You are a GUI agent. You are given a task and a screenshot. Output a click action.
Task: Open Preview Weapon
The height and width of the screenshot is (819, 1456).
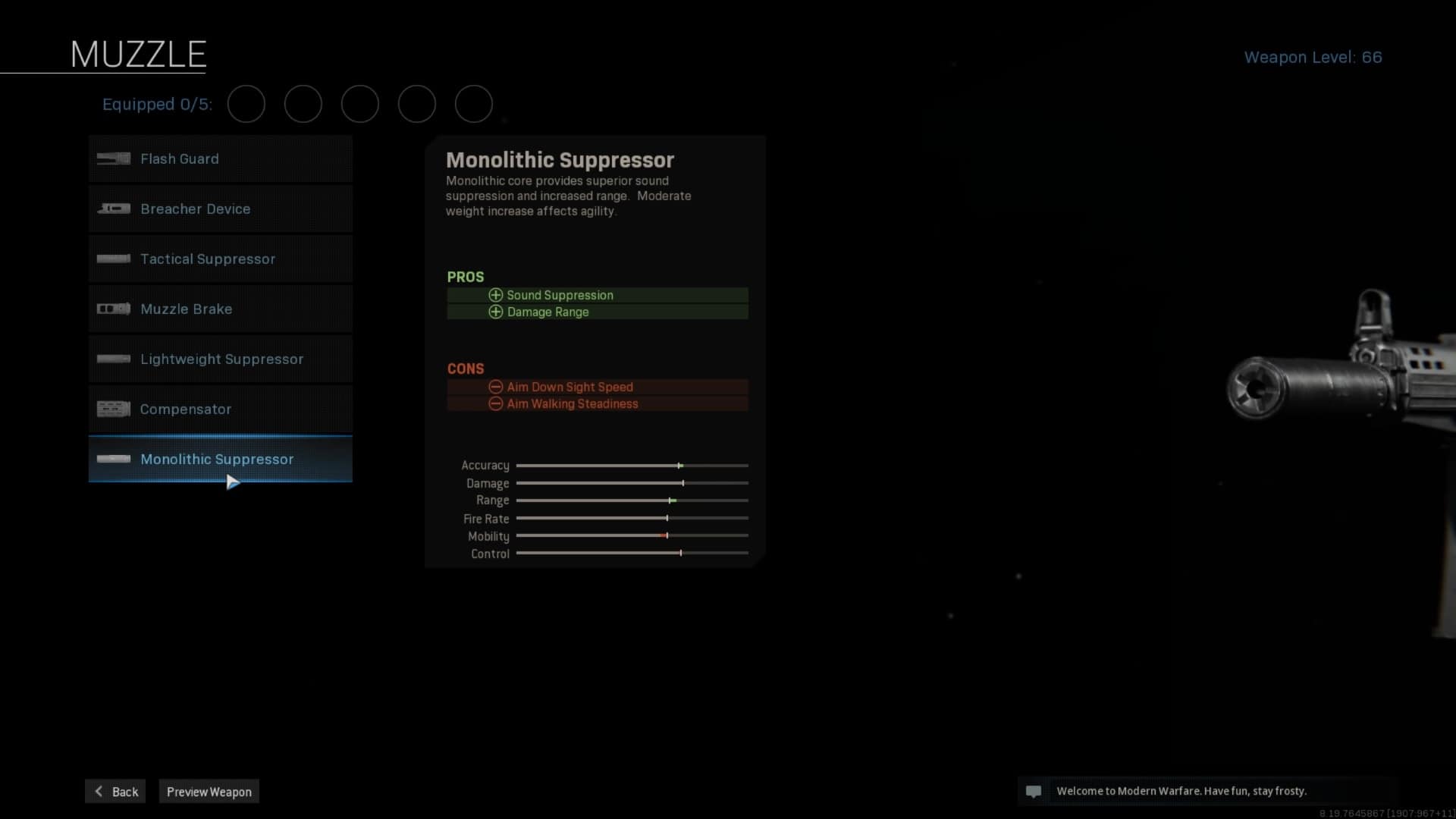(209, 792)
